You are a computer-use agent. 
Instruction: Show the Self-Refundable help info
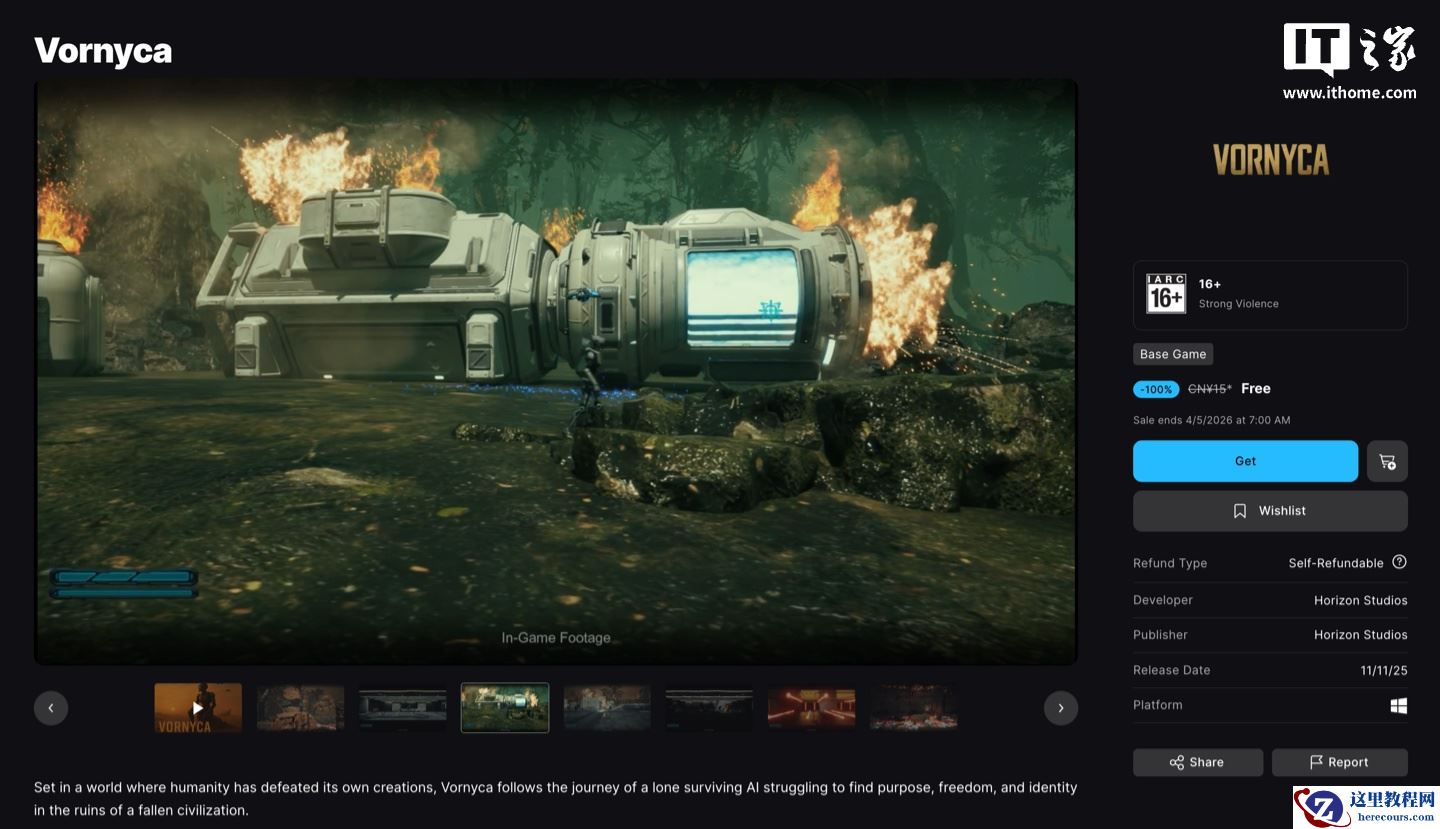tap(1399, 562)
